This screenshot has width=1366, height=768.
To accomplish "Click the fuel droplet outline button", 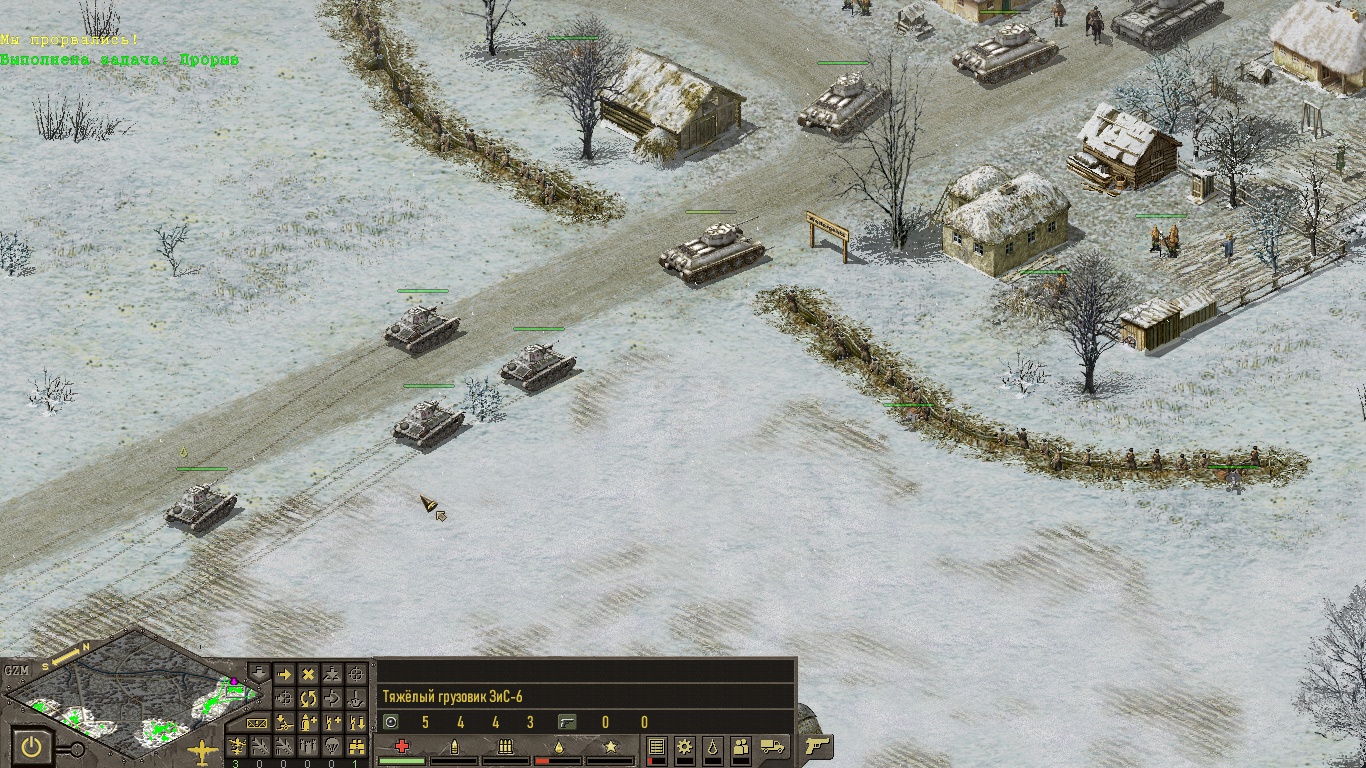I will (713, 747).
